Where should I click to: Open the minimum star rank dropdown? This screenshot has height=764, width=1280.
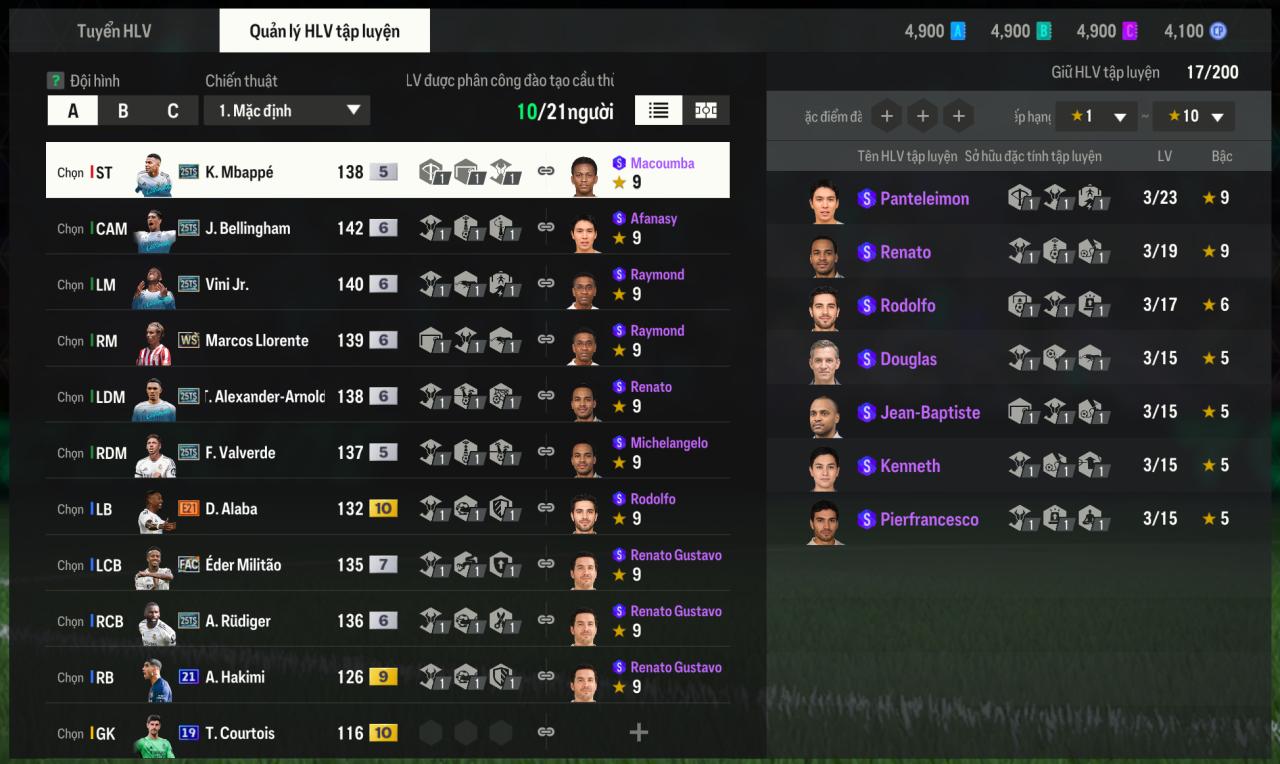(1099, 117)
